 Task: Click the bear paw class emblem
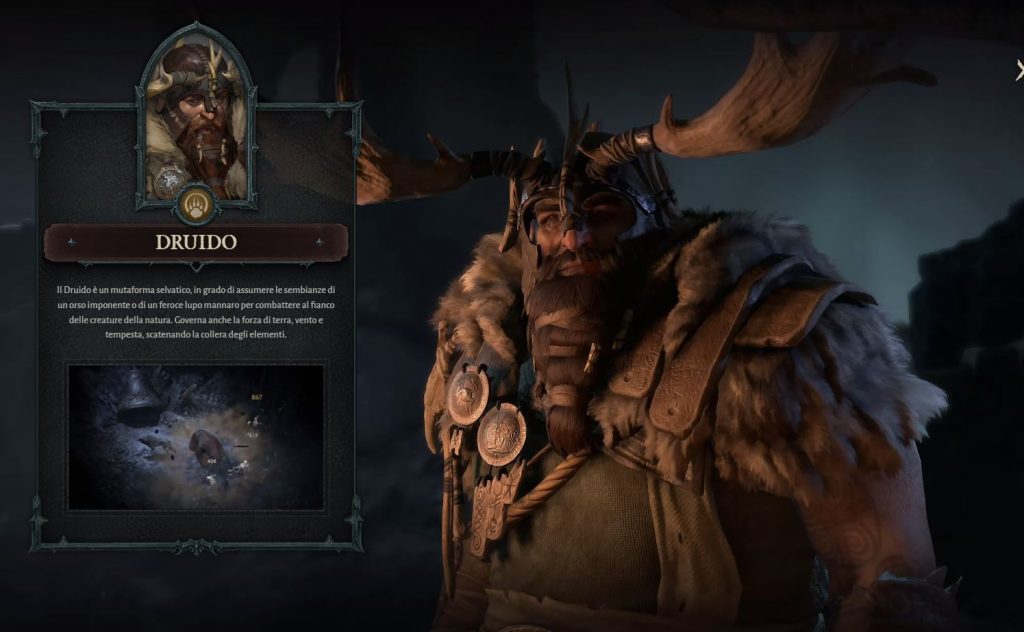pyautogui.click(x=196, y=206)
